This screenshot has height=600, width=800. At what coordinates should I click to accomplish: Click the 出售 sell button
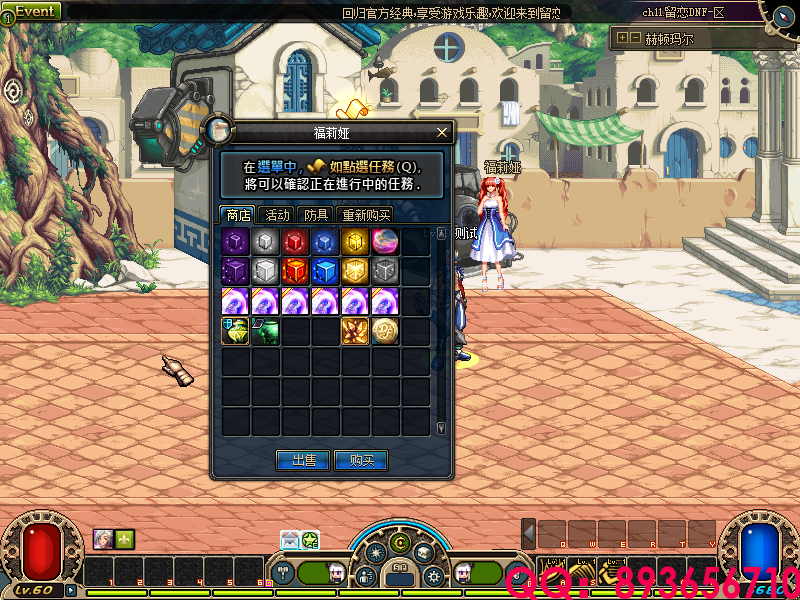tap(303, 460)
